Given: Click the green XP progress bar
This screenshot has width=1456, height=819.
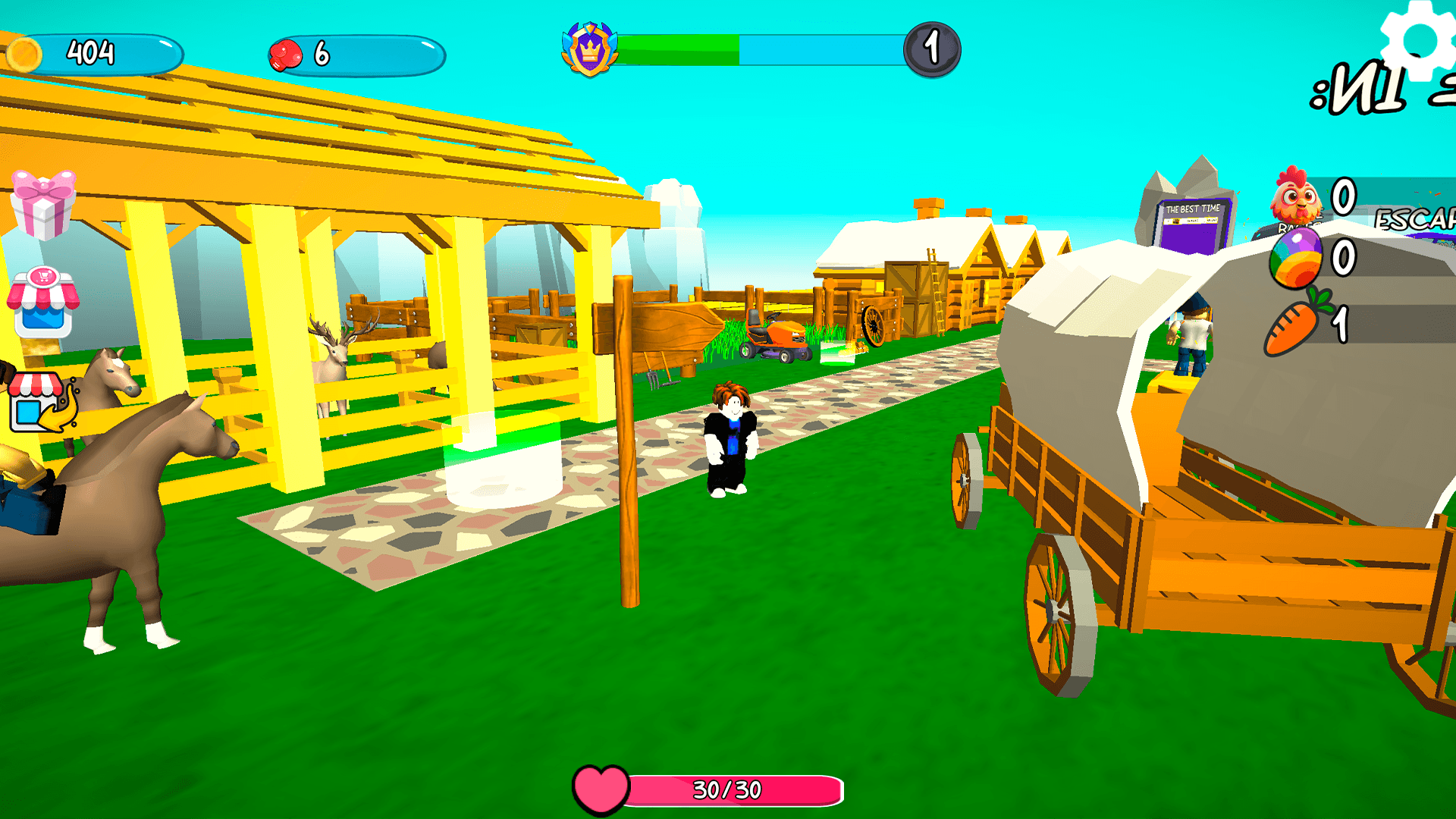Looking at the screenshot, I should pyautogui.click(x=679, y=47).
